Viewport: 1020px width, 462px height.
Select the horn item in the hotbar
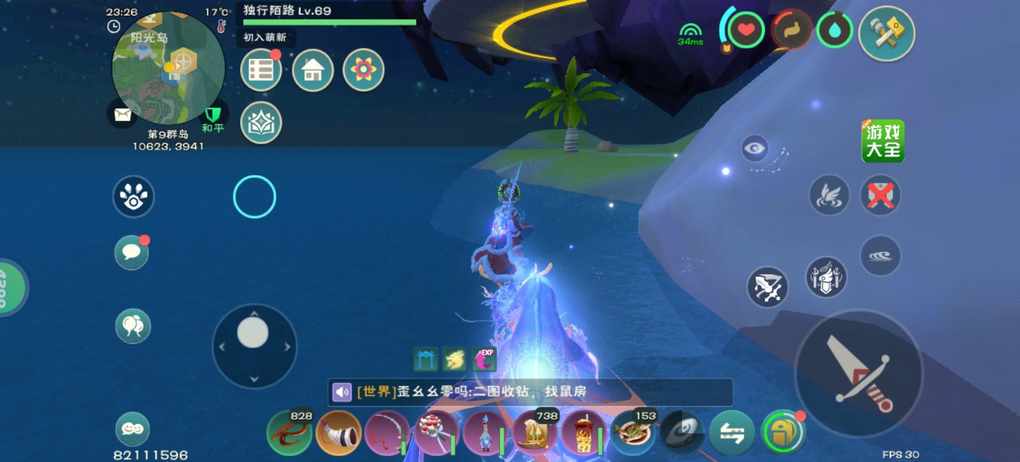tap(338, 433)
